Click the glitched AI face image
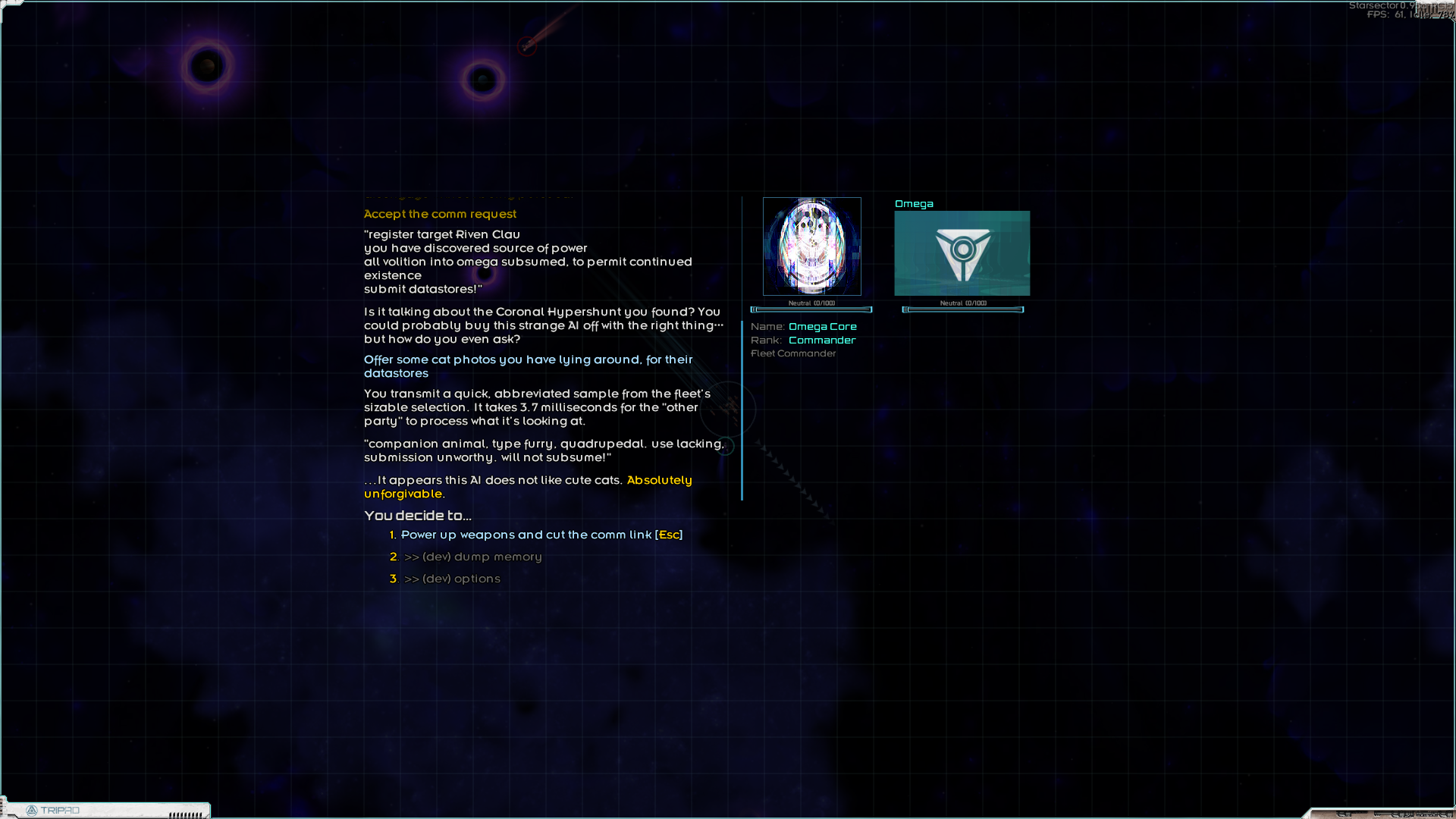 811,246
